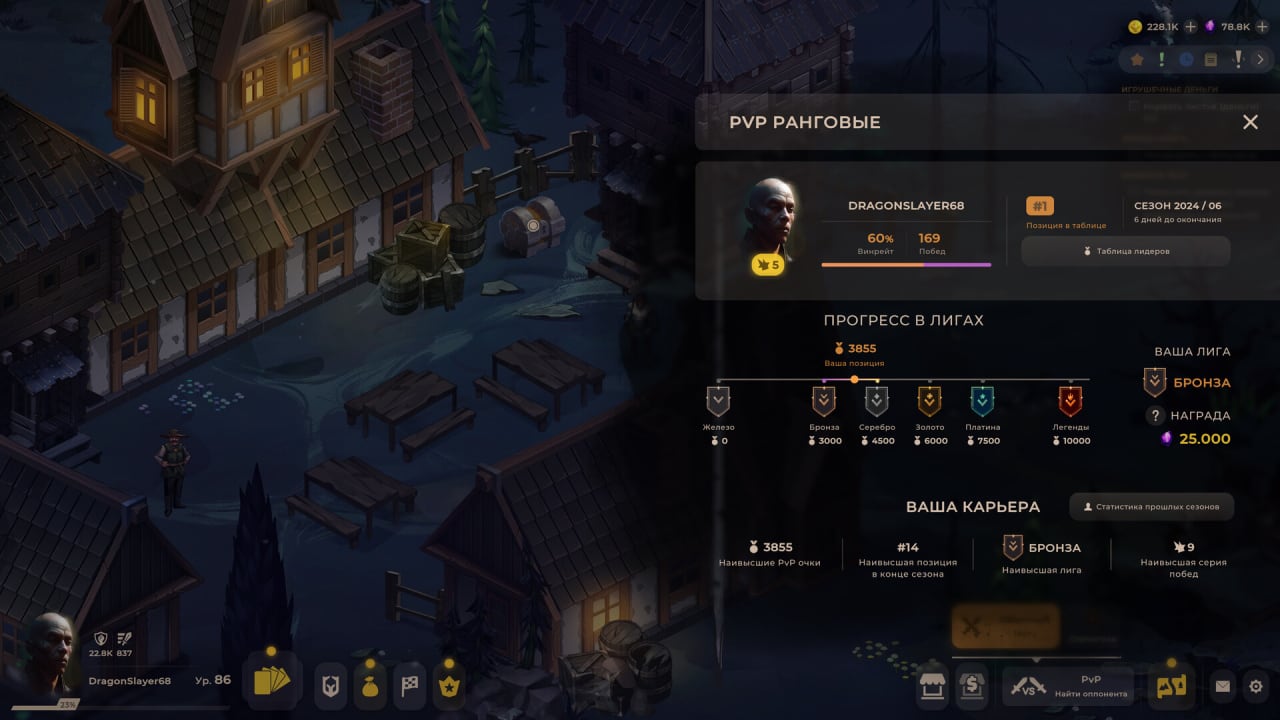This screenshot has width=1280, height=720.
Task: Open the yellow world map button
Action: click(1171, 686)
